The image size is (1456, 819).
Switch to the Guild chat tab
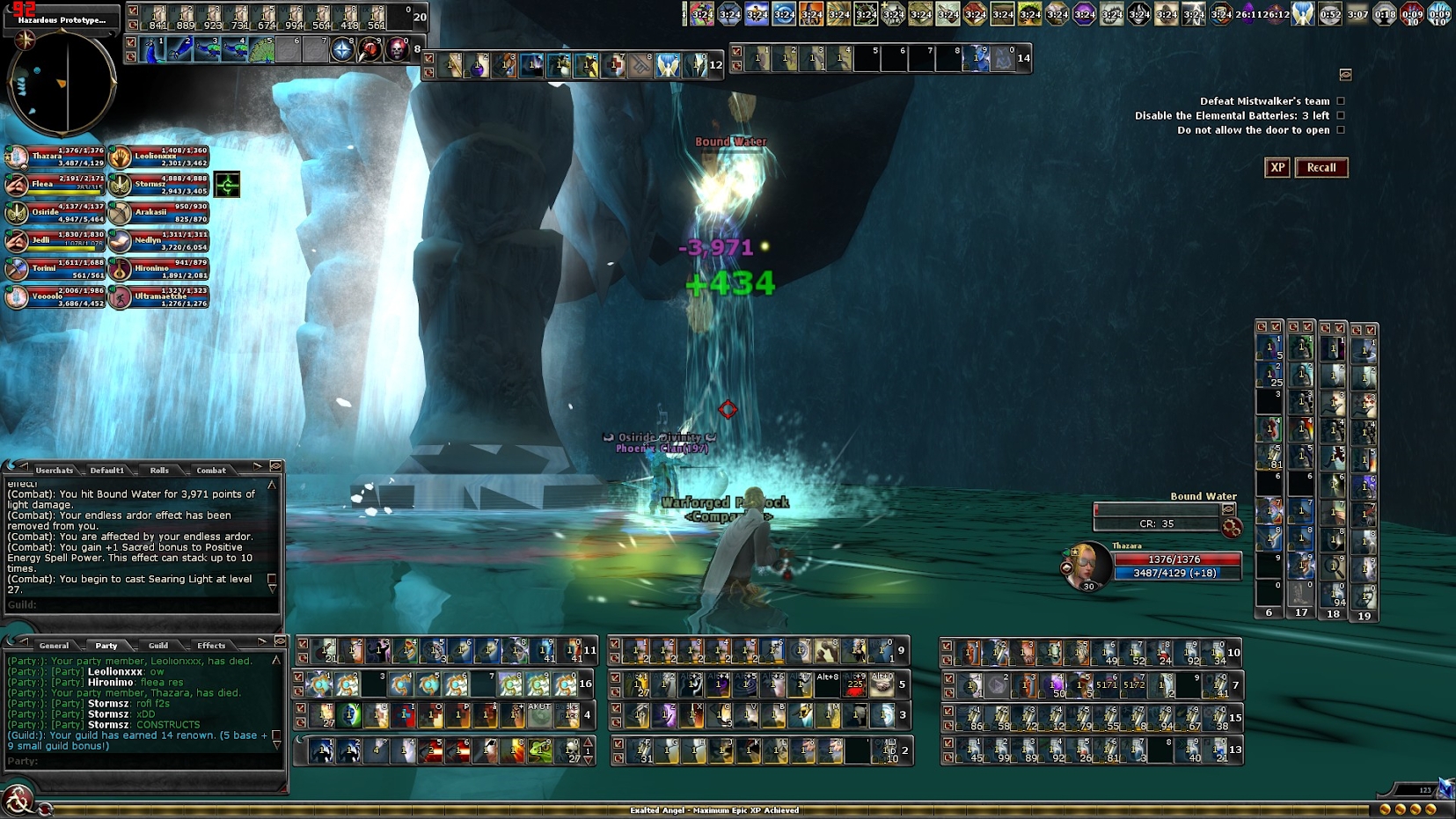point(158,645)
